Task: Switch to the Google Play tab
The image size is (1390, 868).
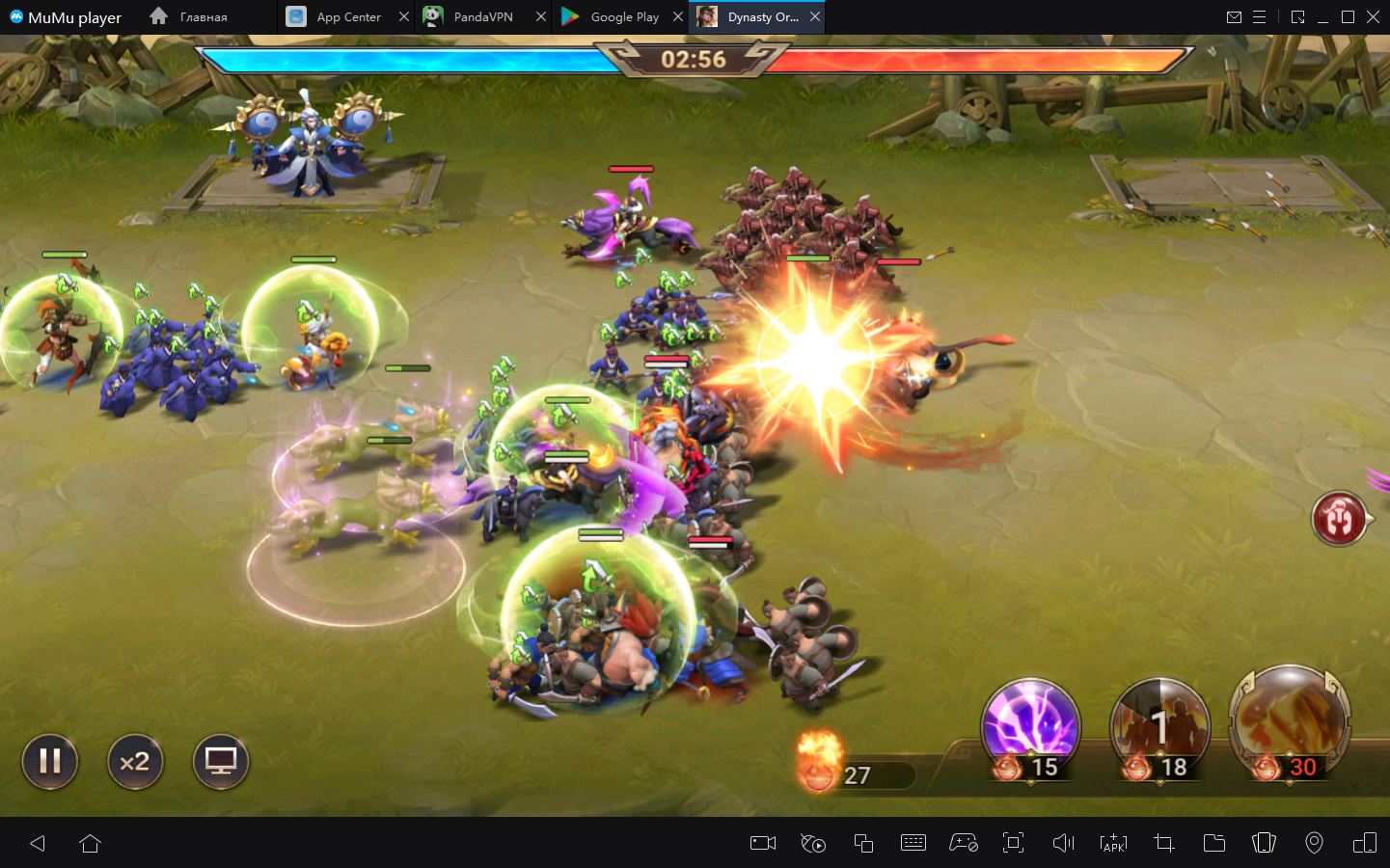Action: click(613, 17)
